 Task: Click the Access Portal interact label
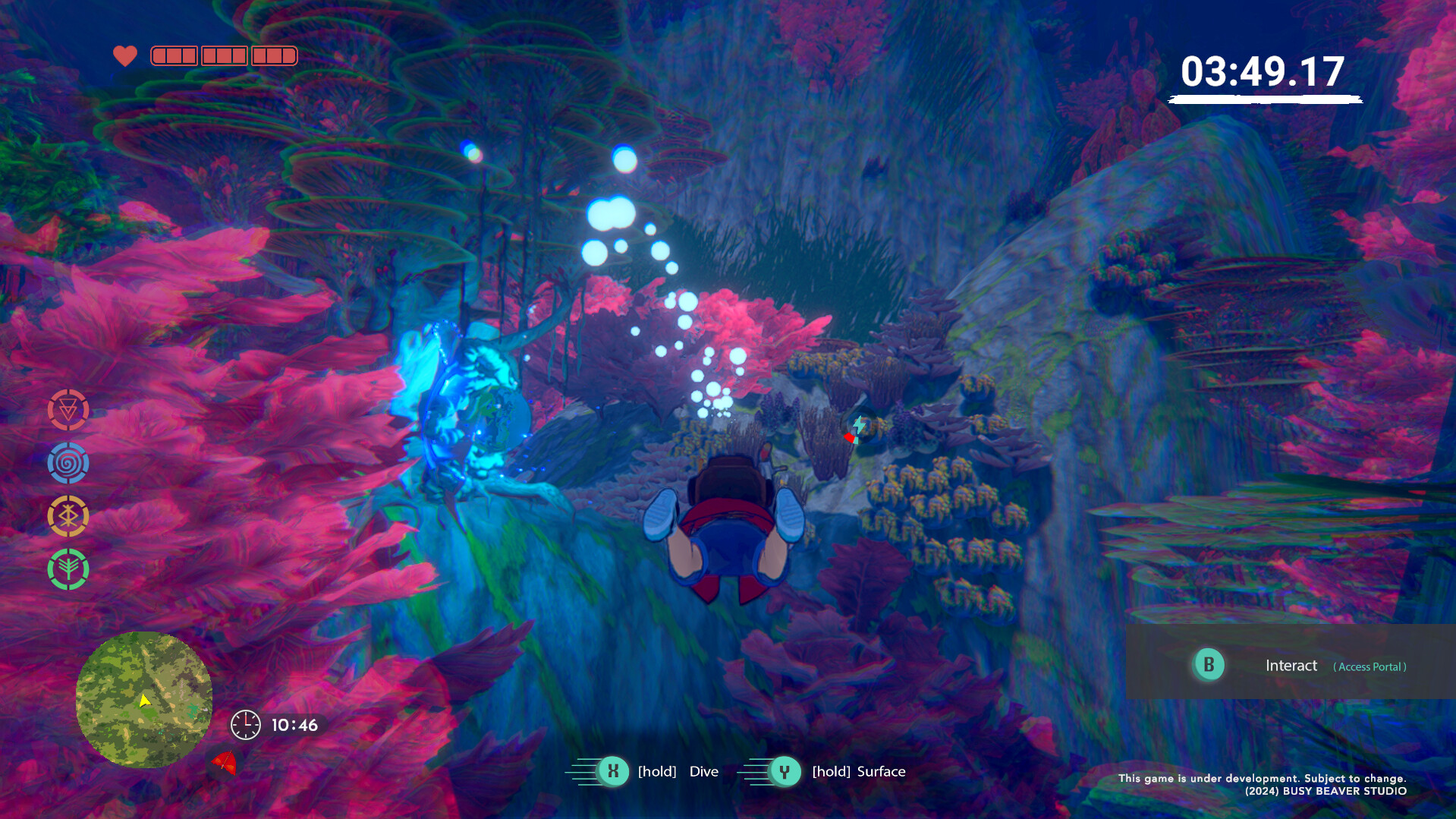1370,666
